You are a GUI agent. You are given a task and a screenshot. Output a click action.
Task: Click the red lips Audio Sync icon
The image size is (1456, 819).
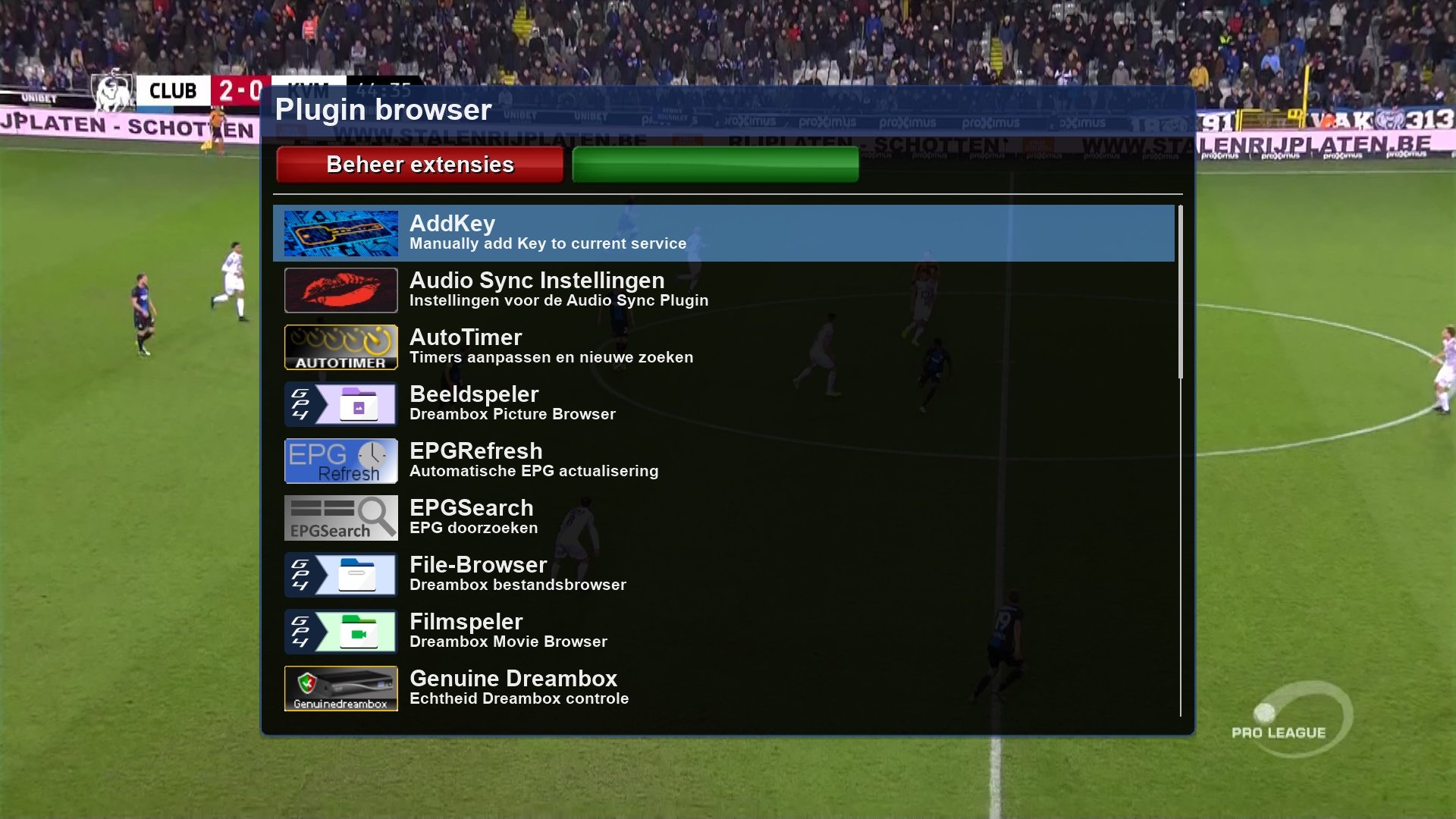(340, 290)
